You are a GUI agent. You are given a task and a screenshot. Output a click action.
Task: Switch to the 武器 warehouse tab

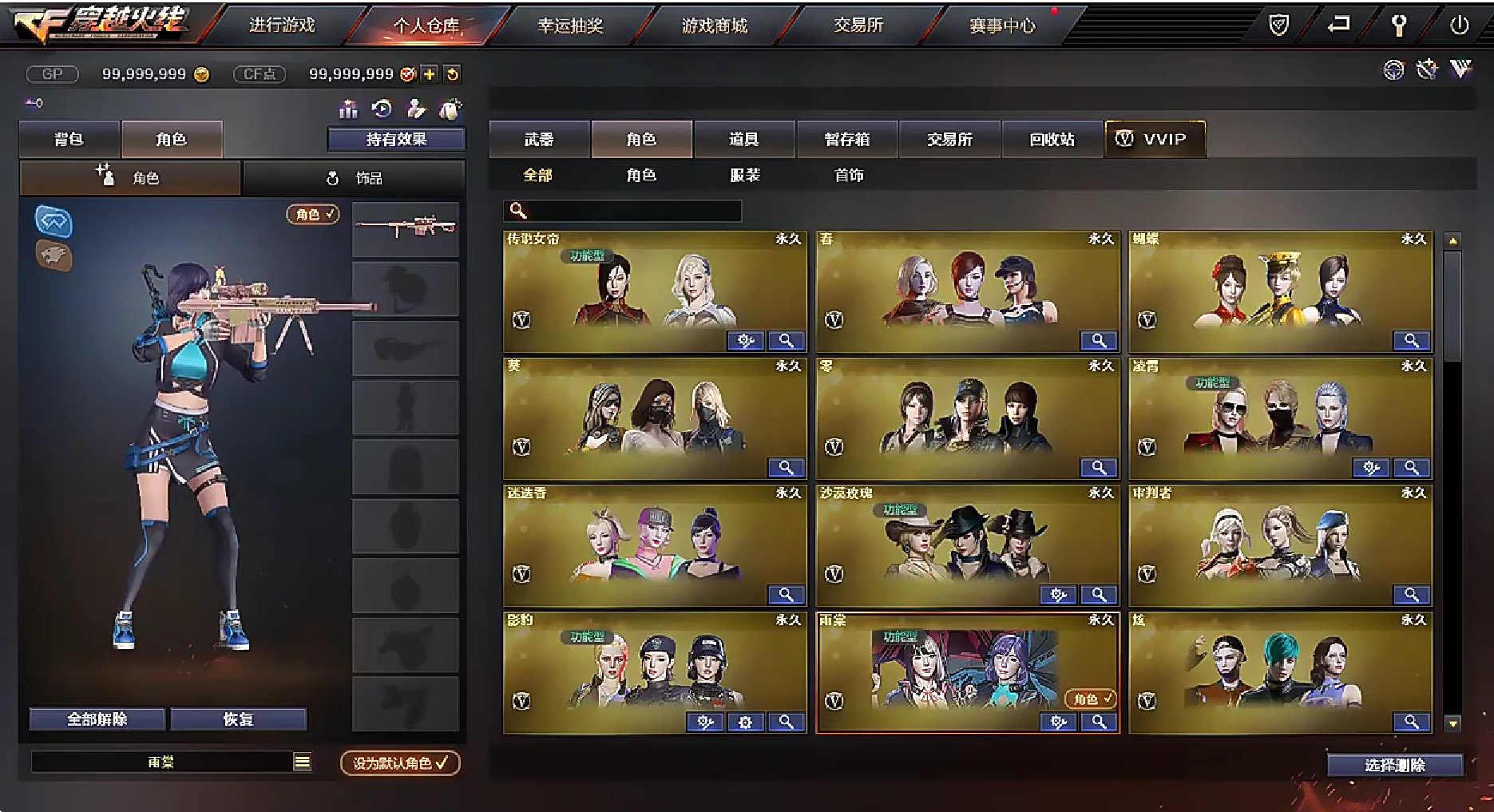[538, 138]
